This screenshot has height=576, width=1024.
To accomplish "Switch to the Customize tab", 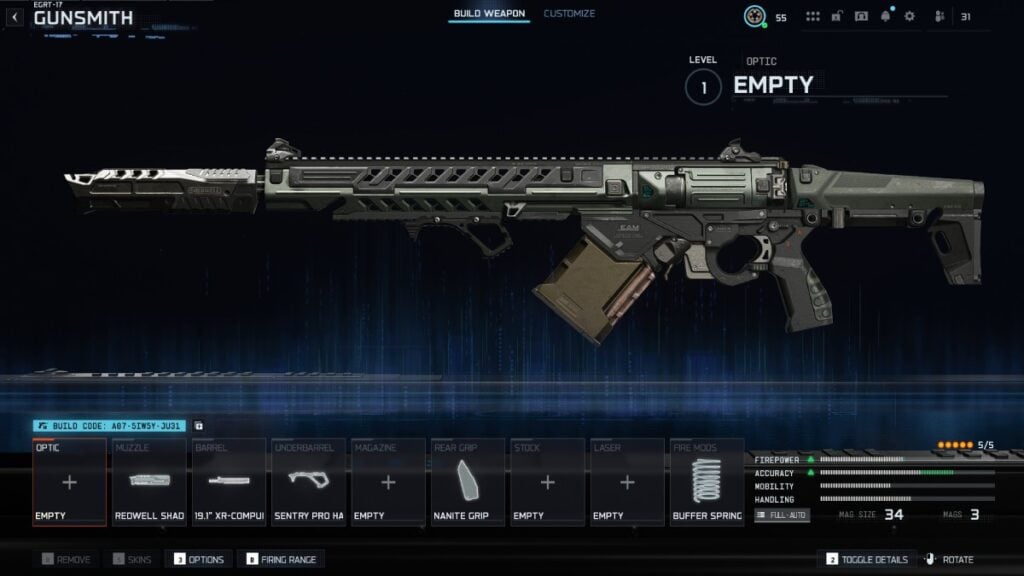I will coord(569,14).
